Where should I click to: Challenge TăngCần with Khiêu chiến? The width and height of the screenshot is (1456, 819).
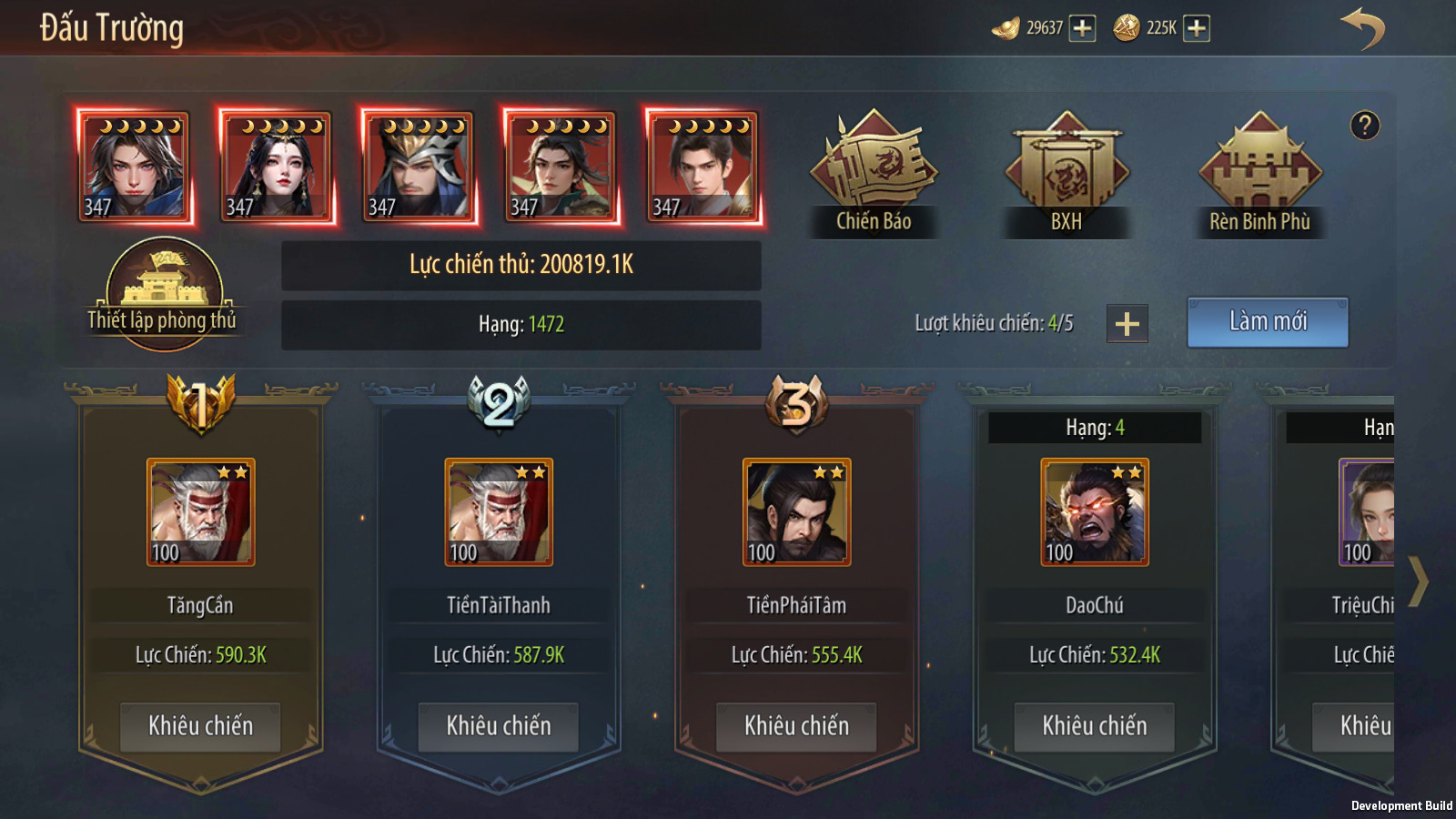click(x=201, y=726)
